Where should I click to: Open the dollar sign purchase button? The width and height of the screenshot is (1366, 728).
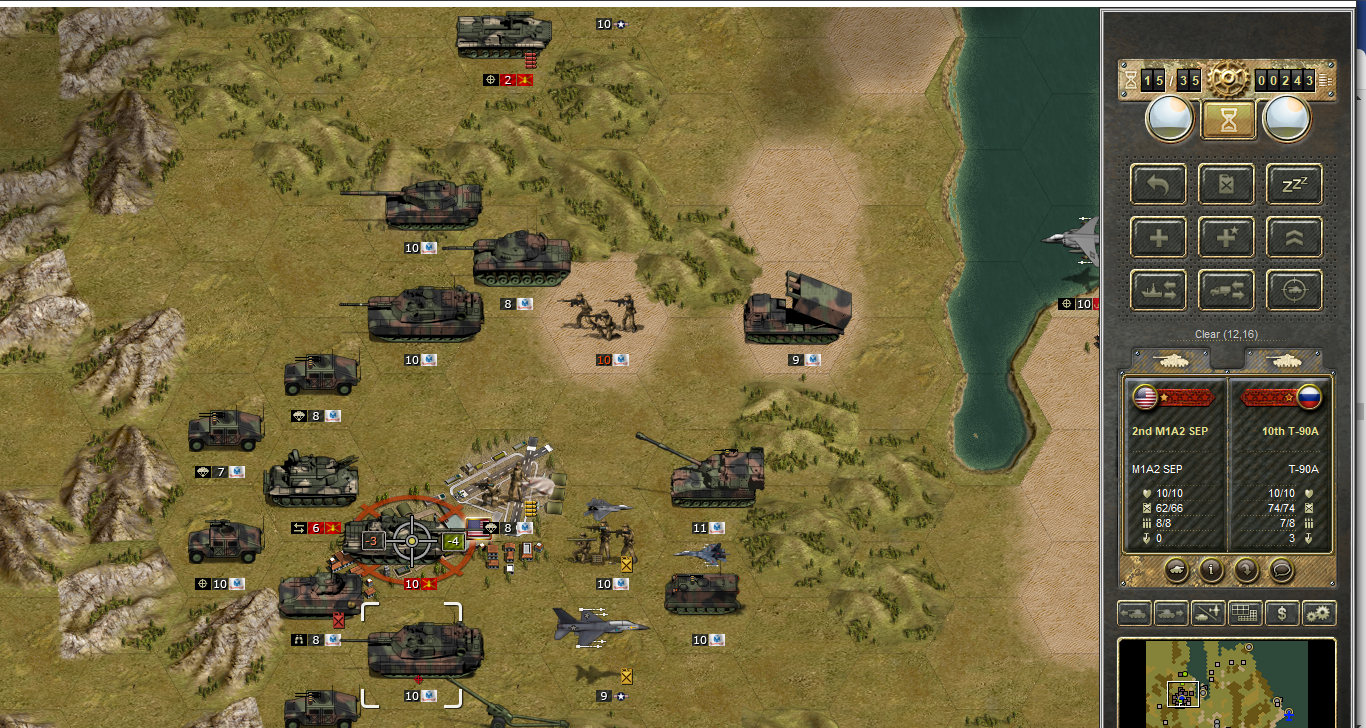[1283, 613]
